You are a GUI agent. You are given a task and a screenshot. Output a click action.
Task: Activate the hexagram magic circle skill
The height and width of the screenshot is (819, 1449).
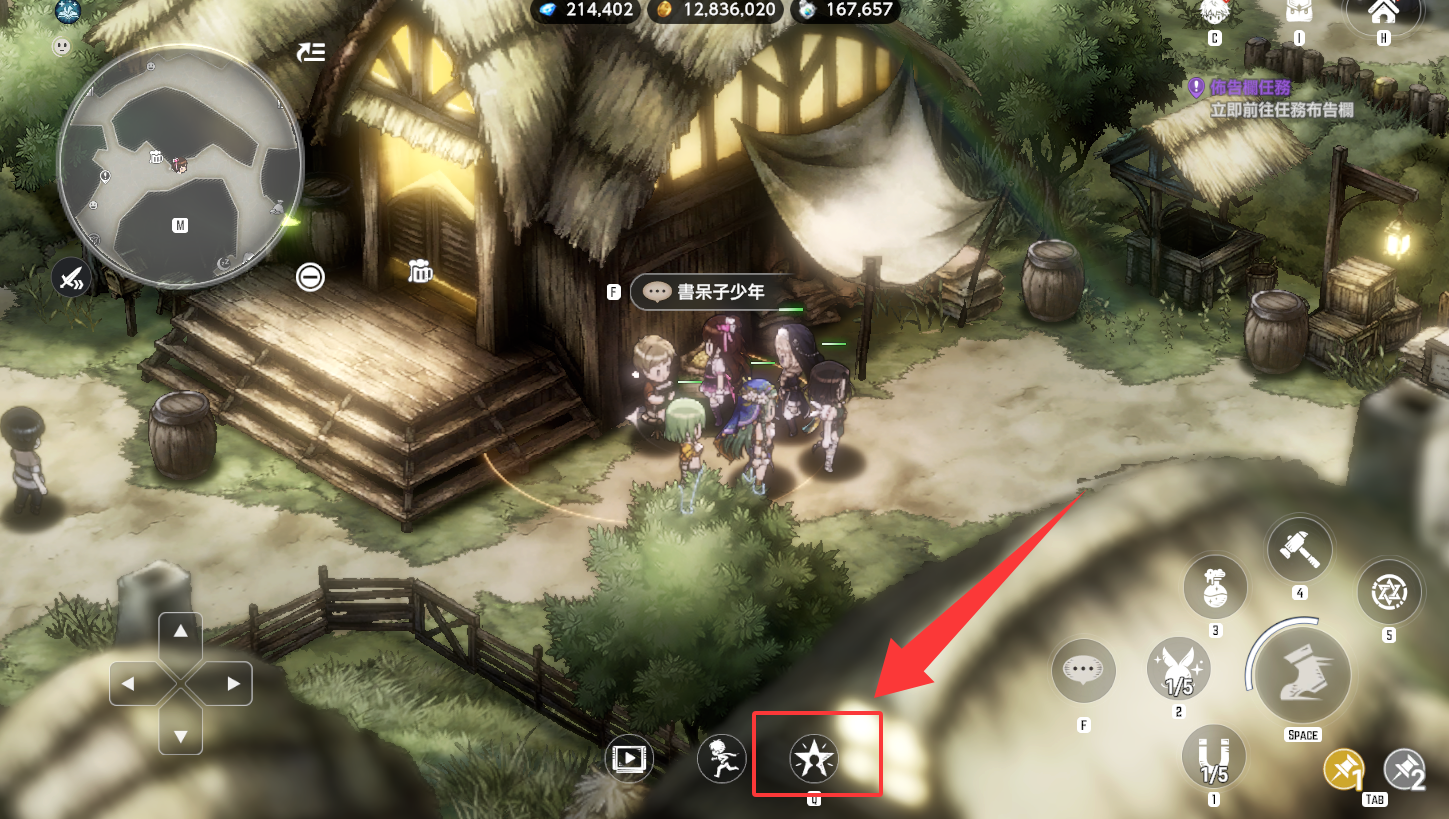[1389, 593]
